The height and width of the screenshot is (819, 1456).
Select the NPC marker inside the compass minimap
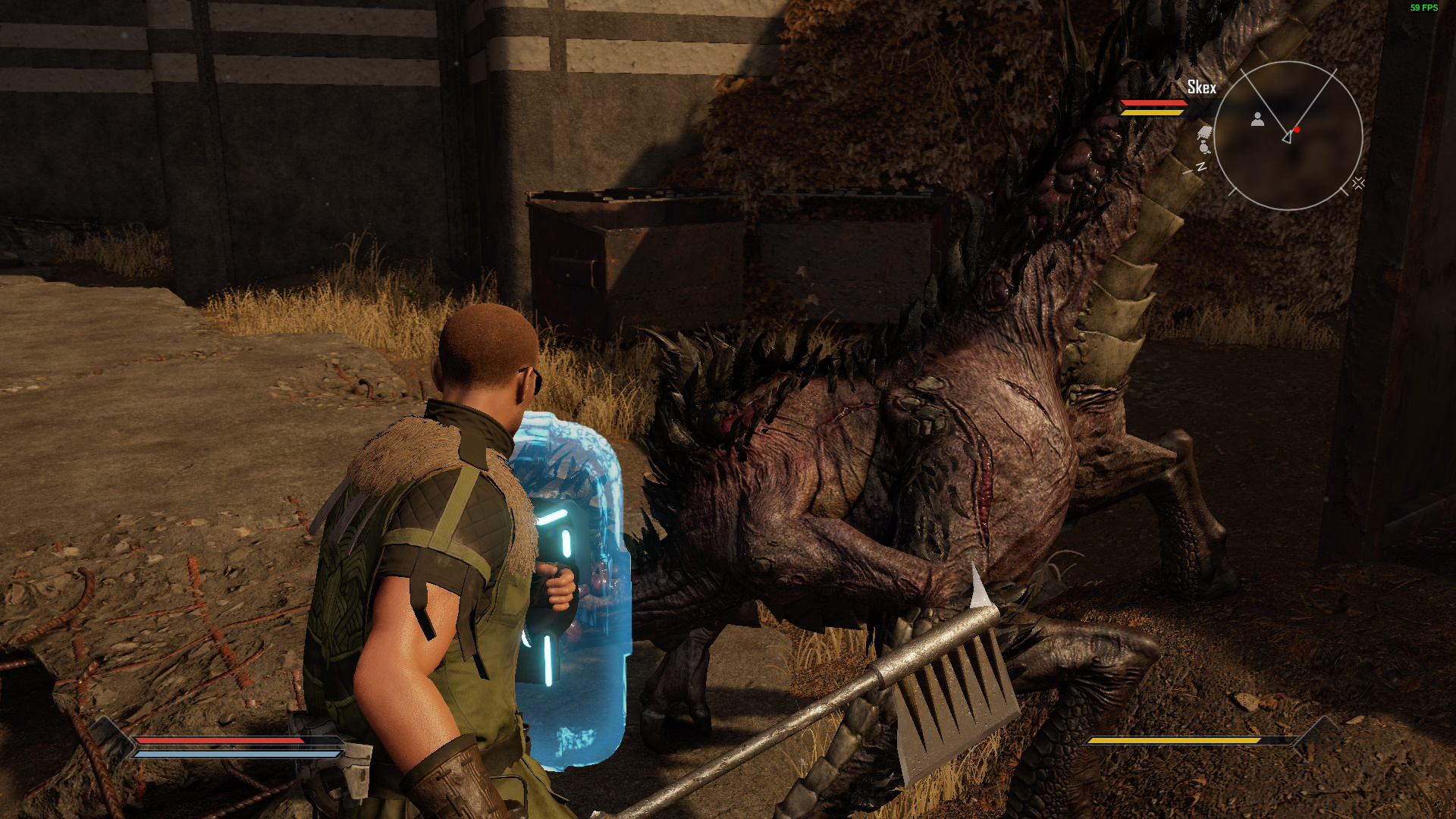click(1257, 120)
